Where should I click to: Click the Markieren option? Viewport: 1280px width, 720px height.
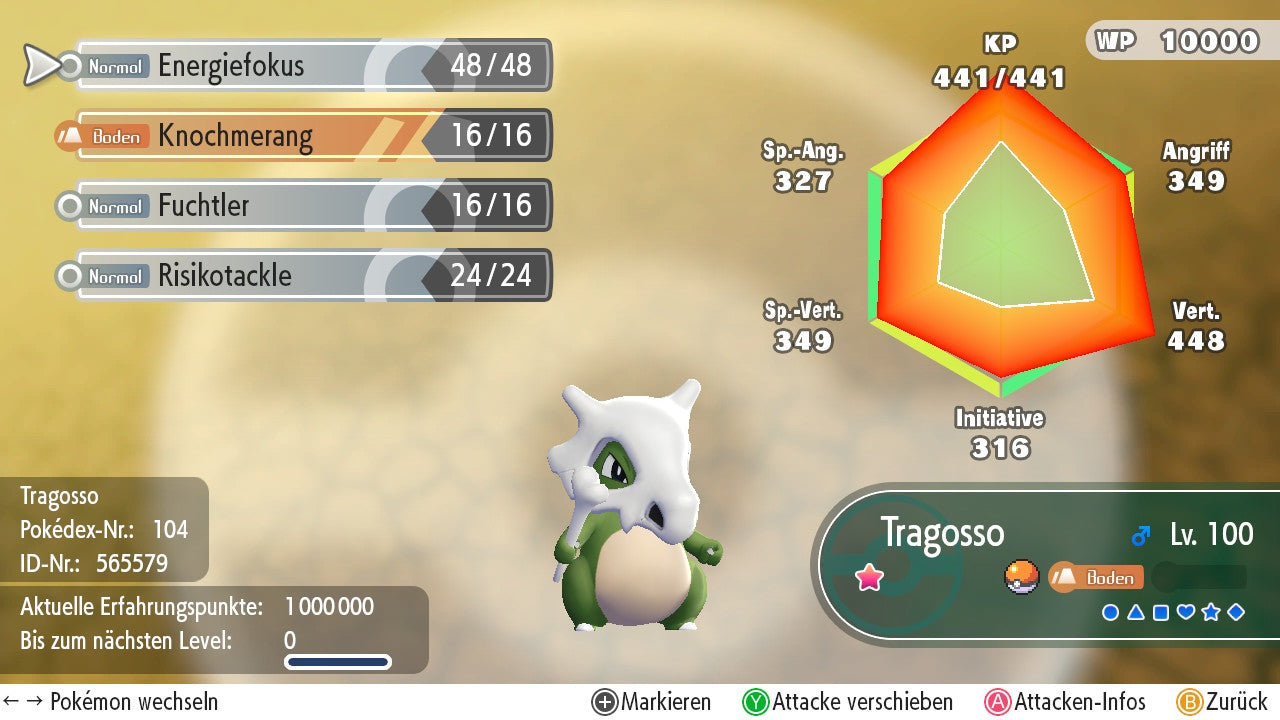click(652, 702)
